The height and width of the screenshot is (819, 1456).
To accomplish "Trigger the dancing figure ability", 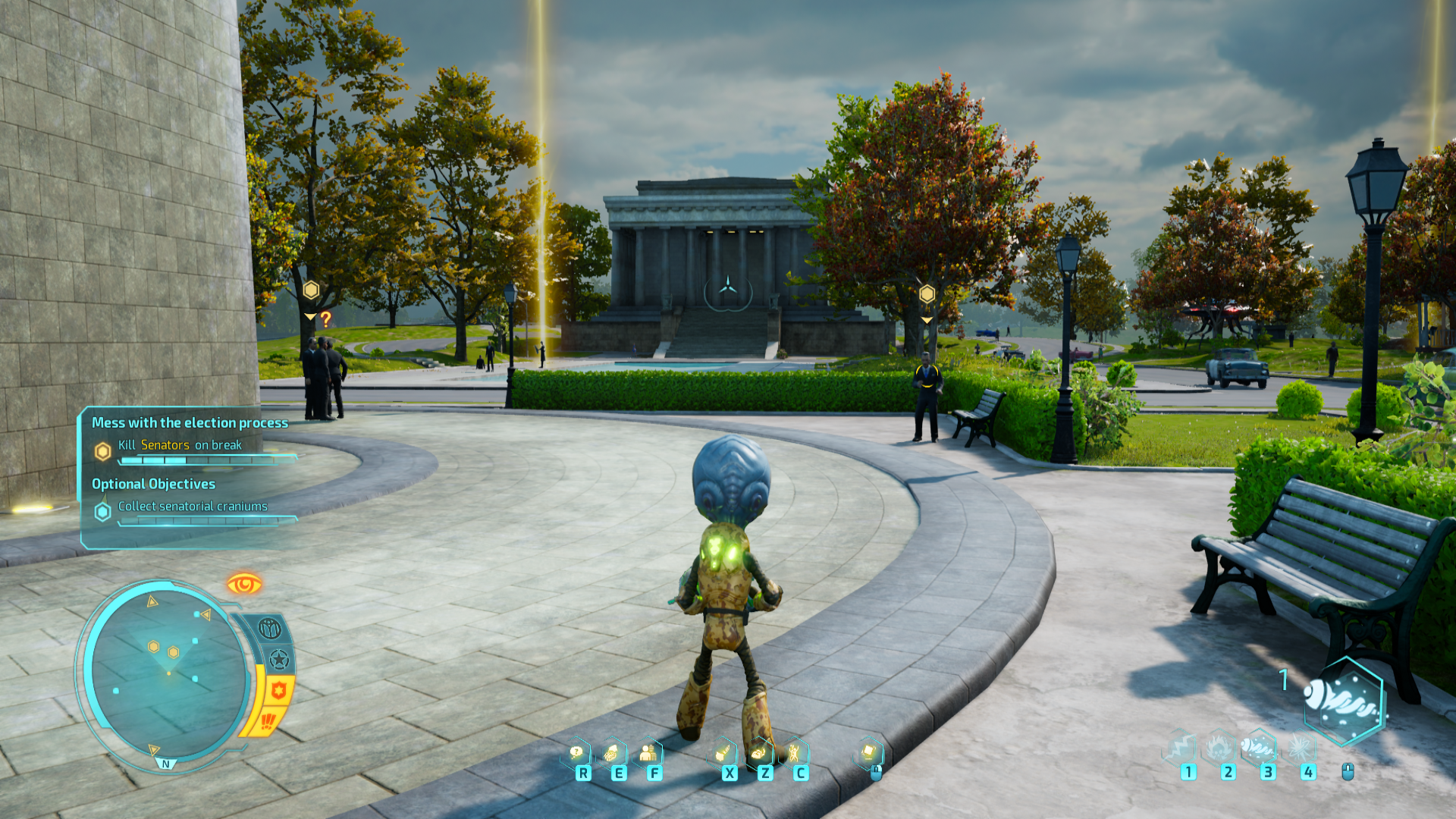I will pyautogui.click(x=794, y=753).
